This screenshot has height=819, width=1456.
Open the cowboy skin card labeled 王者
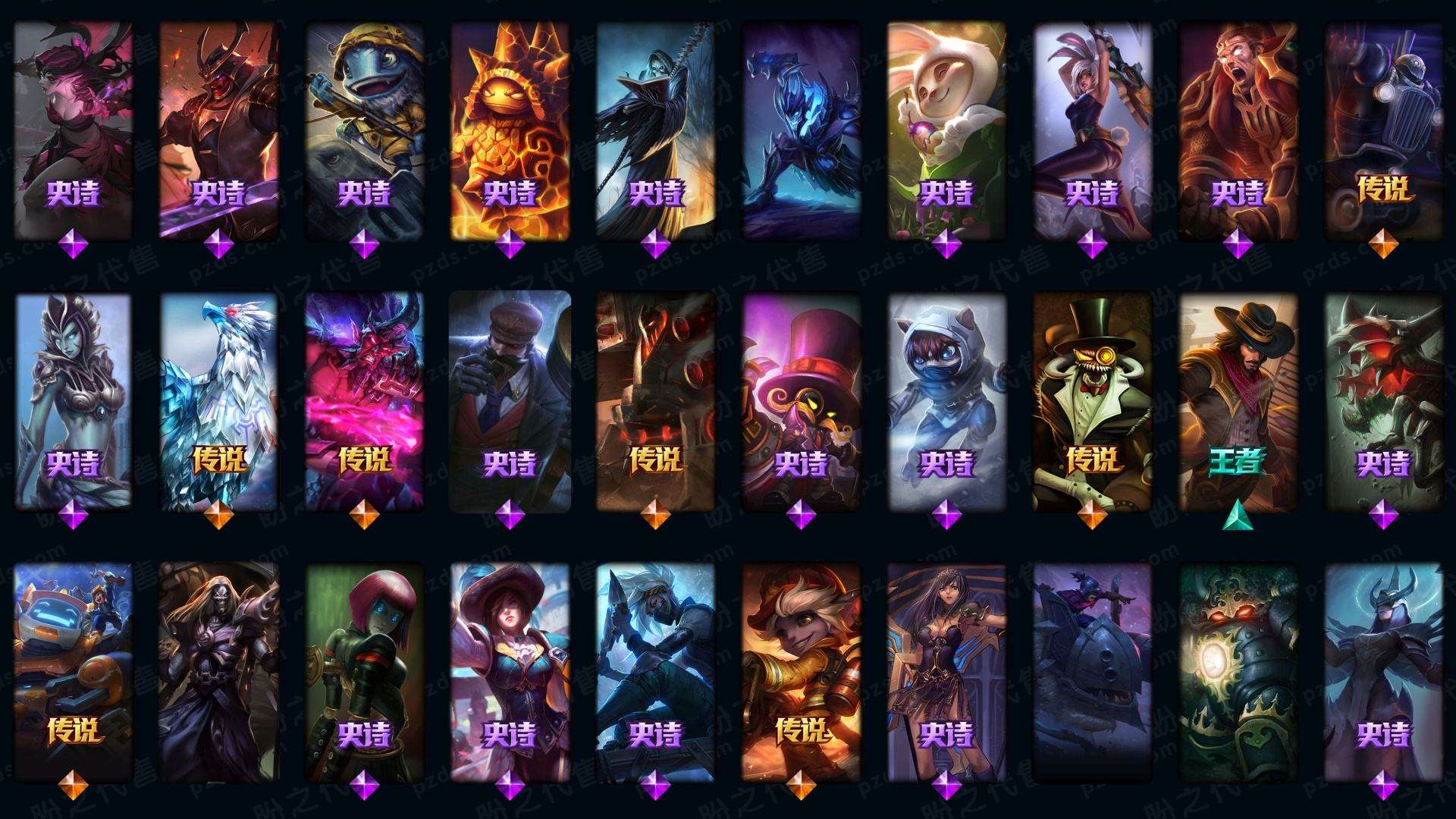click(1238, 400)
